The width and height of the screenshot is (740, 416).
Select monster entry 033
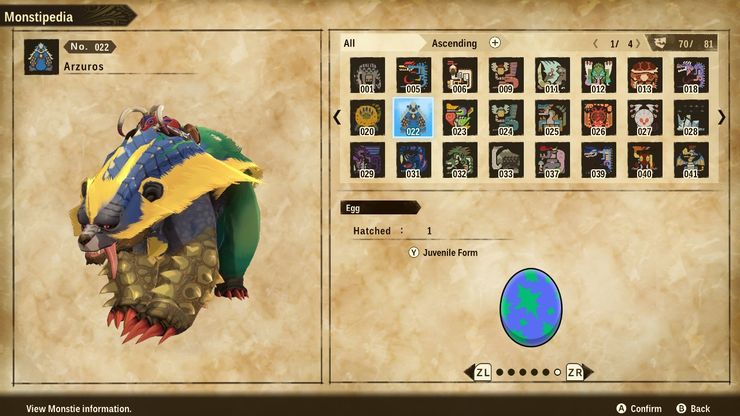[506, 160]
